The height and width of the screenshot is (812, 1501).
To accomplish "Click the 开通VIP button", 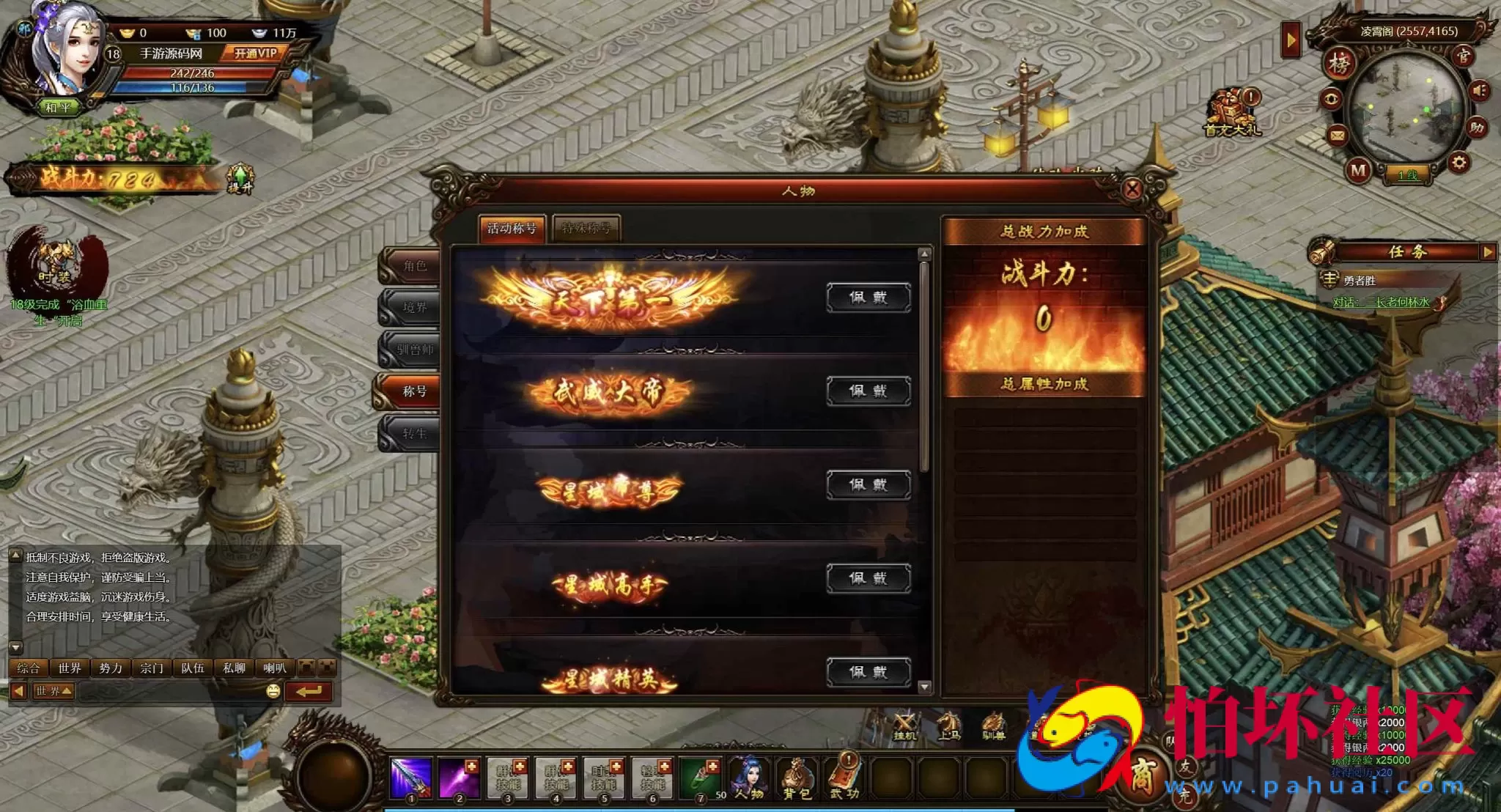I will pyautogui.click(x=254, y=53).
